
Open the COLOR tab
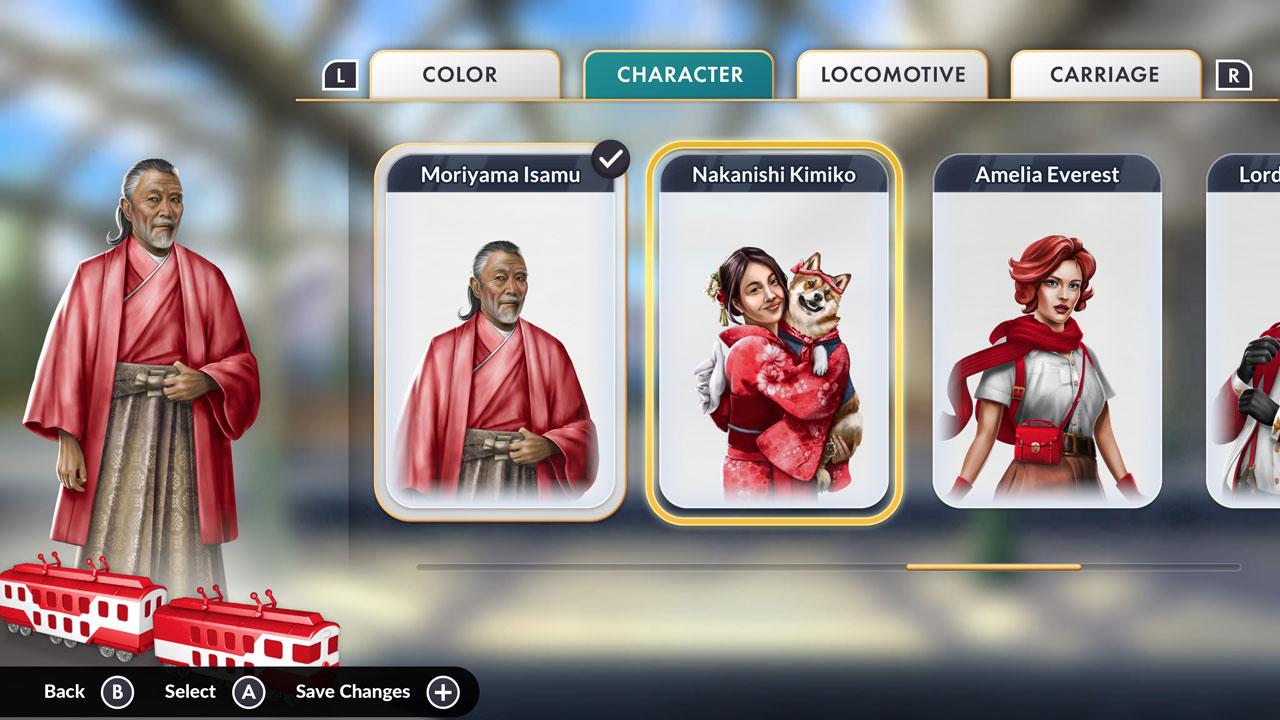point(464,74)
